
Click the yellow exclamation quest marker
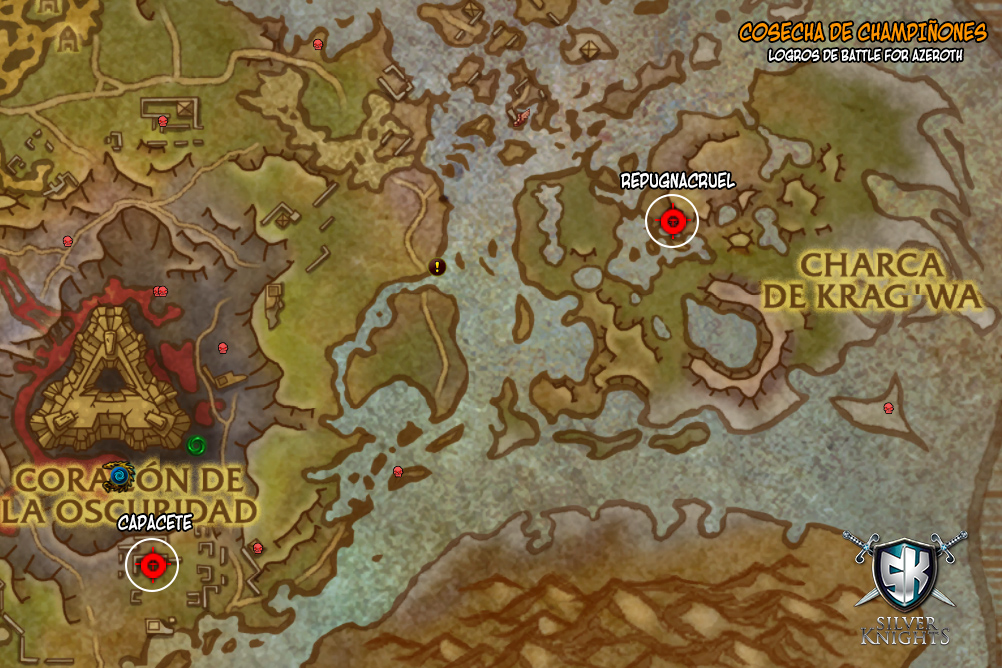437,266
